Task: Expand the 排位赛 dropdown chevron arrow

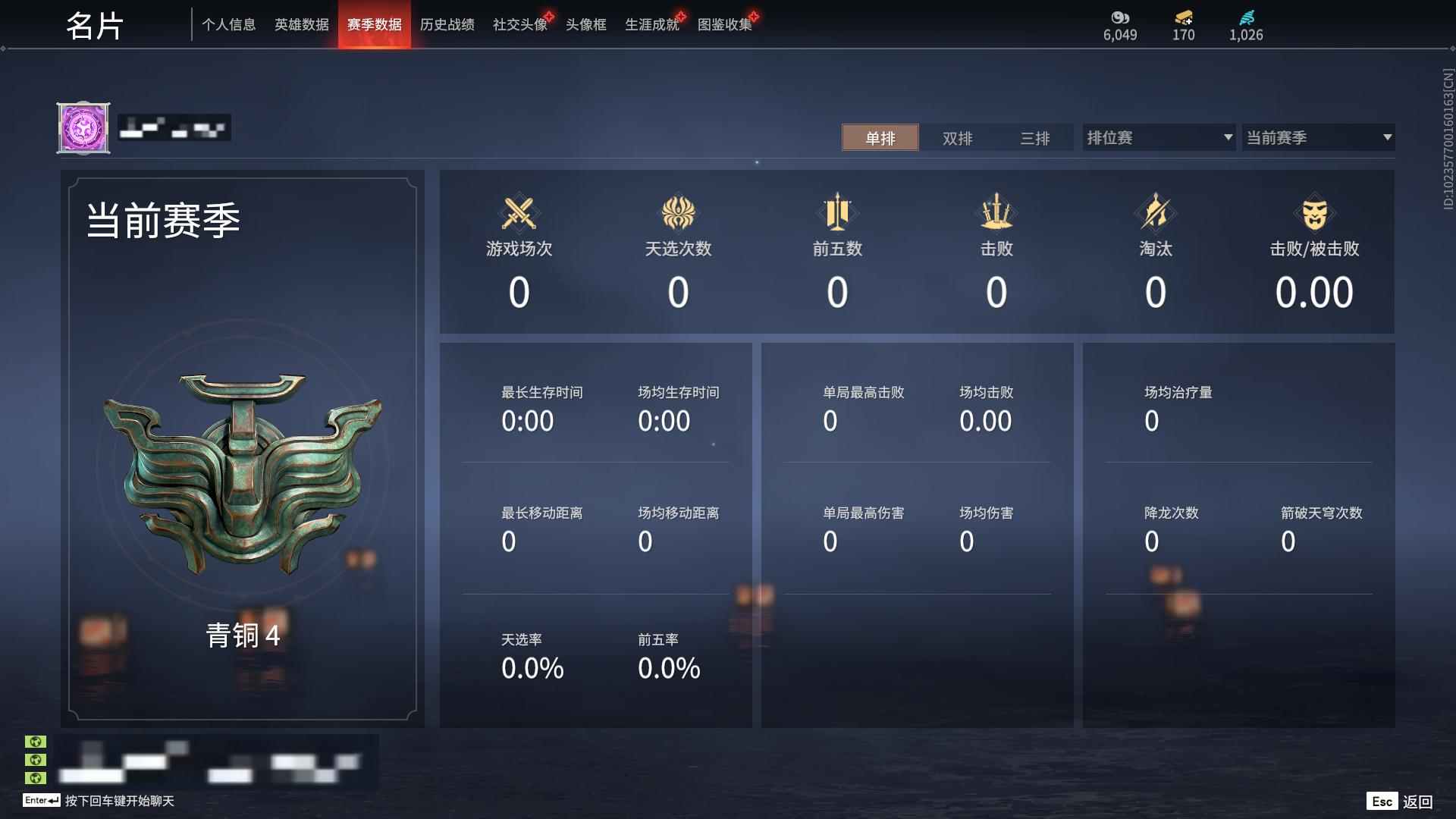Action: click(1228, 137)
